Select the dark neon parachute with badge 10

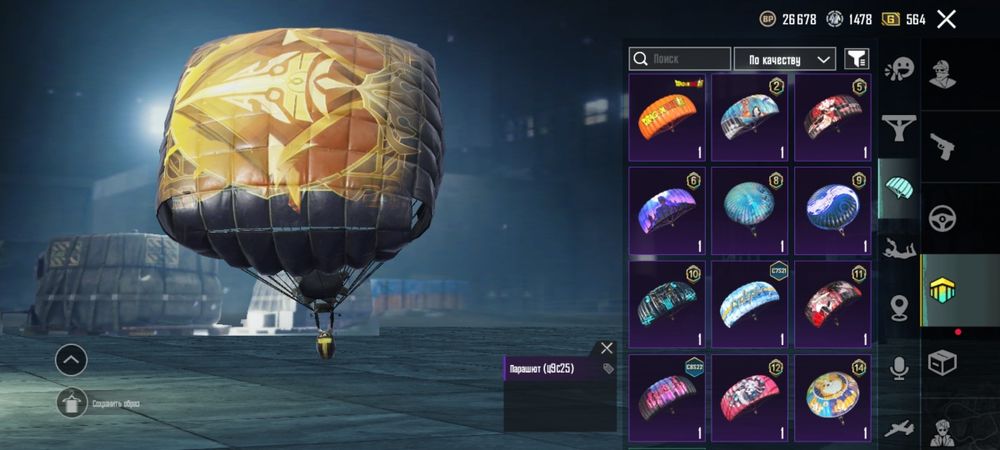click(669, 304)
